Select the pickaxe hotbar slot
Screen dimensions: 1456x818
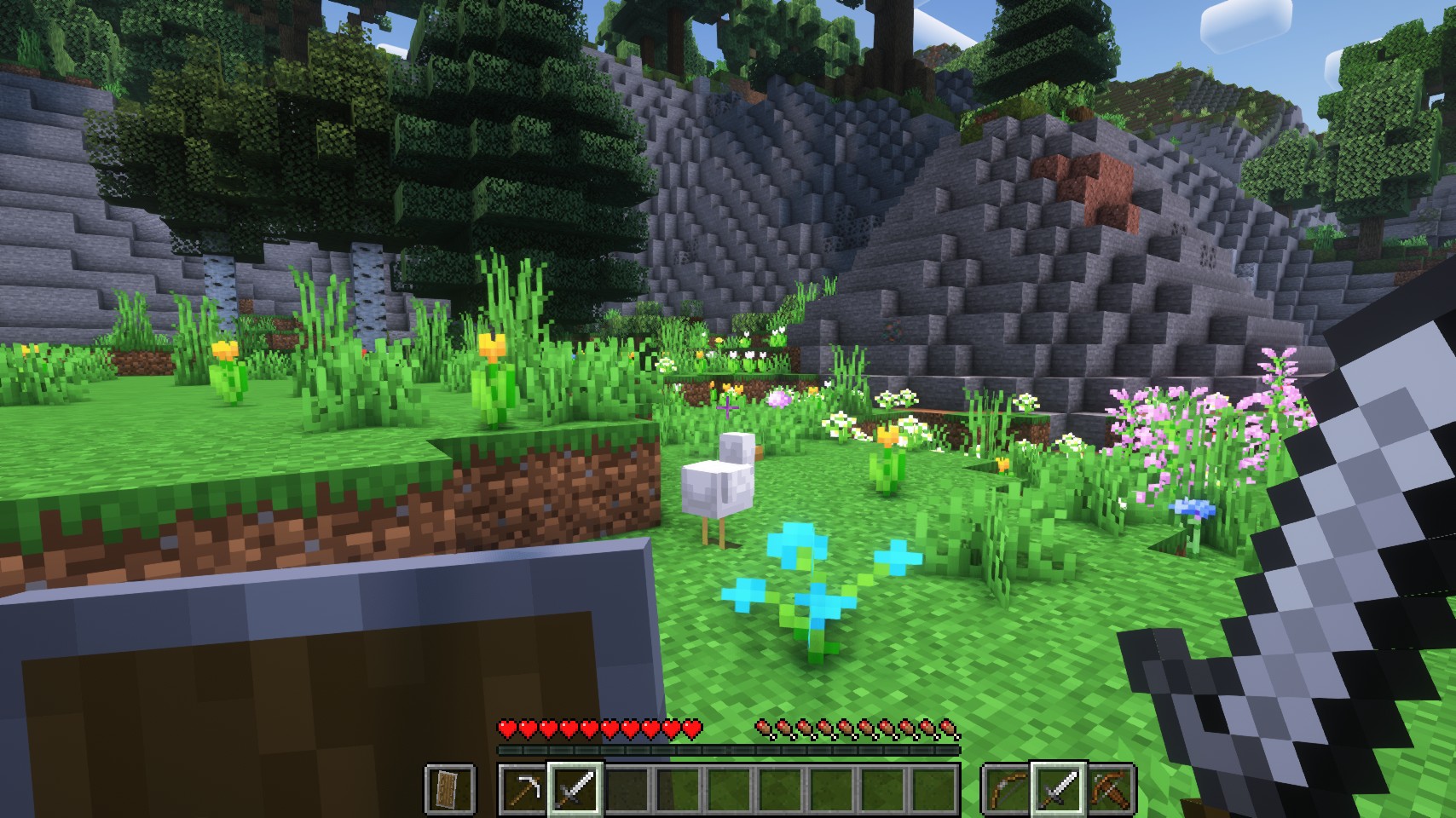pyautogui.click(x=523, y=788)
